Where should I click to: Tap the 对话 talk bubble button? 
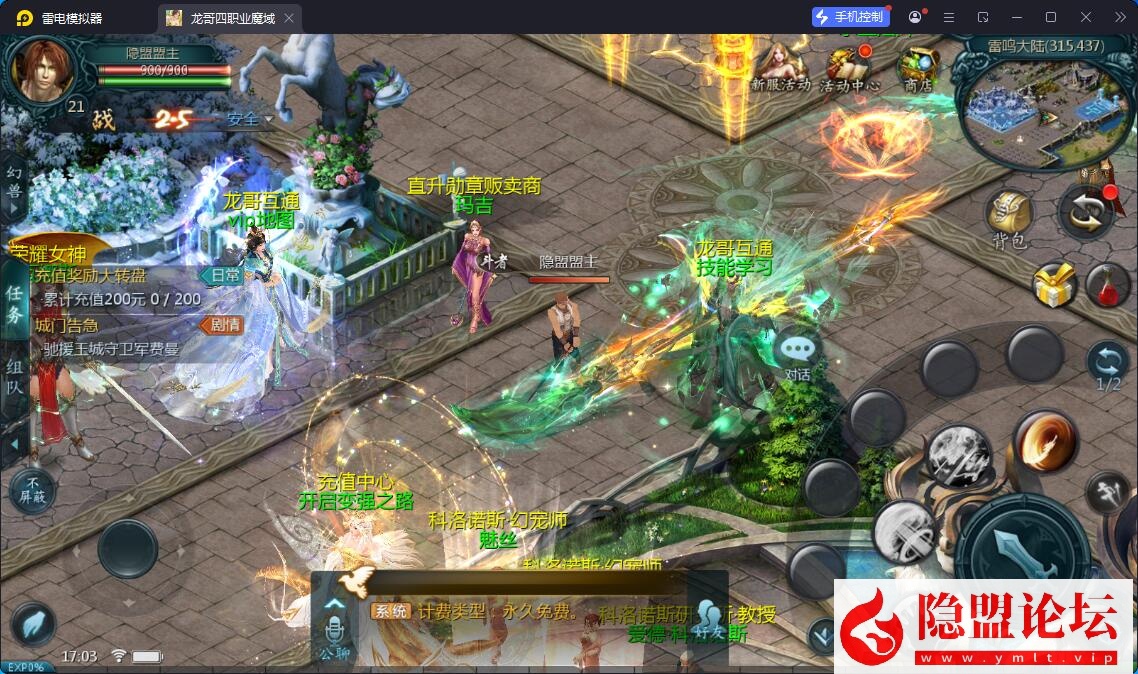point(797,354)
